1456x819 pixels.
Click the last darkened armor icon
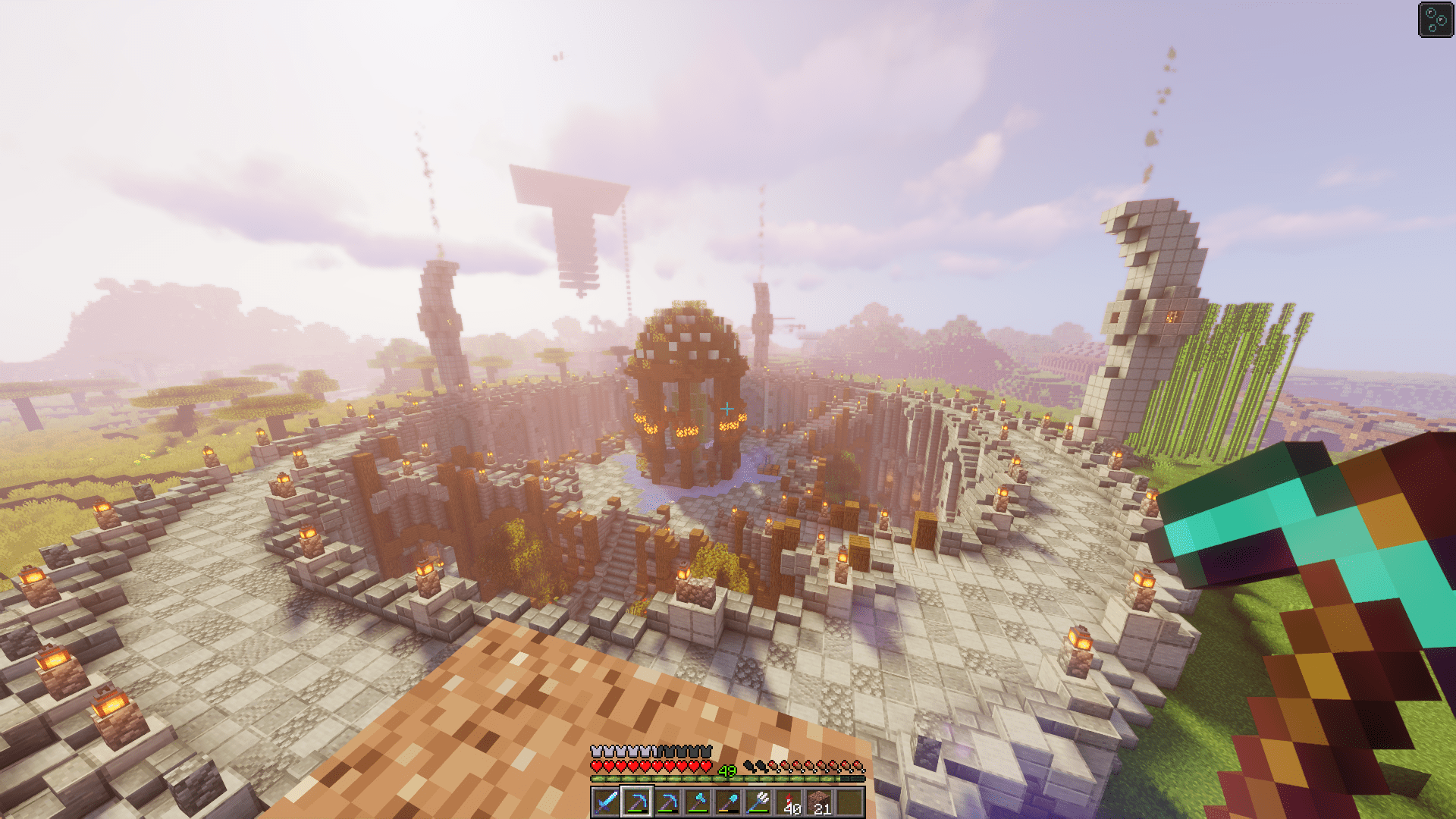tap(706, 751)
